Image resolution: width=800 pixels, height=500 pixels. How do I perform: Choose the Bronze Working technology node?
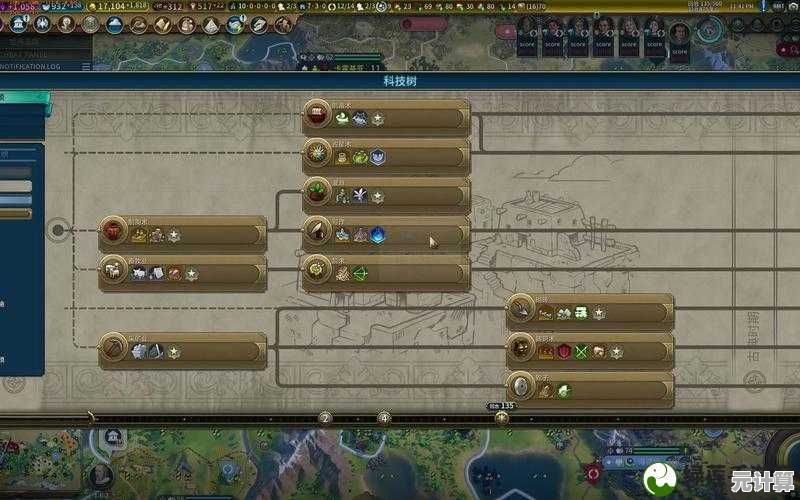pos(590,351)
